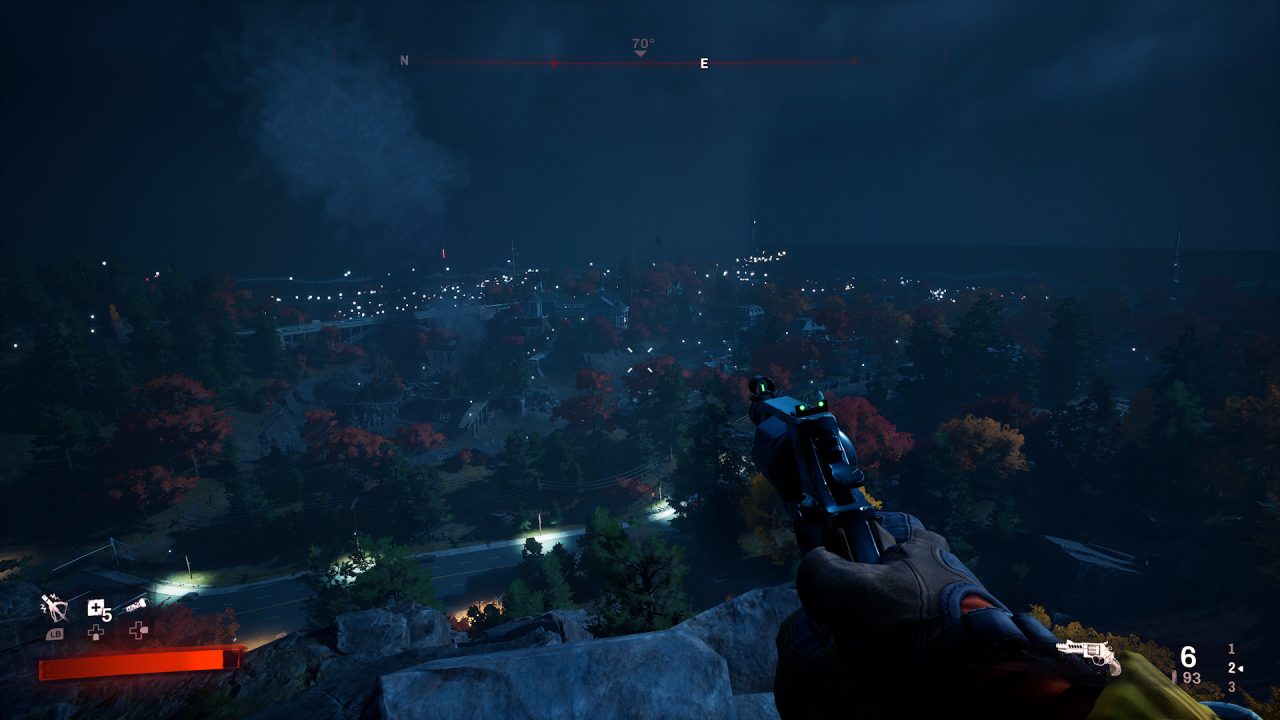Click the compass East marker
This screenshot has width=1280, height=720.
(x=704, y=64)
